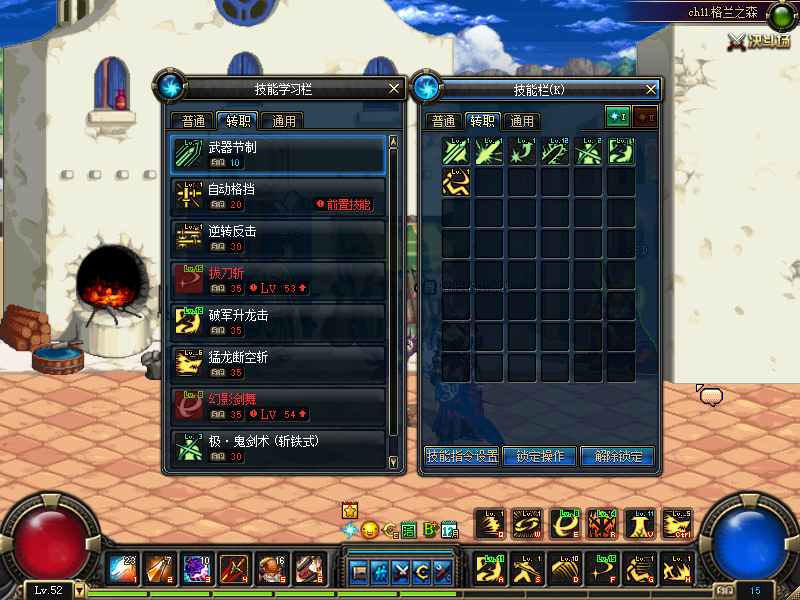The height and width of the screenshot is (600, 800).
Task: Click the 解除锁定 unlock button
Action: click(618, 456)
